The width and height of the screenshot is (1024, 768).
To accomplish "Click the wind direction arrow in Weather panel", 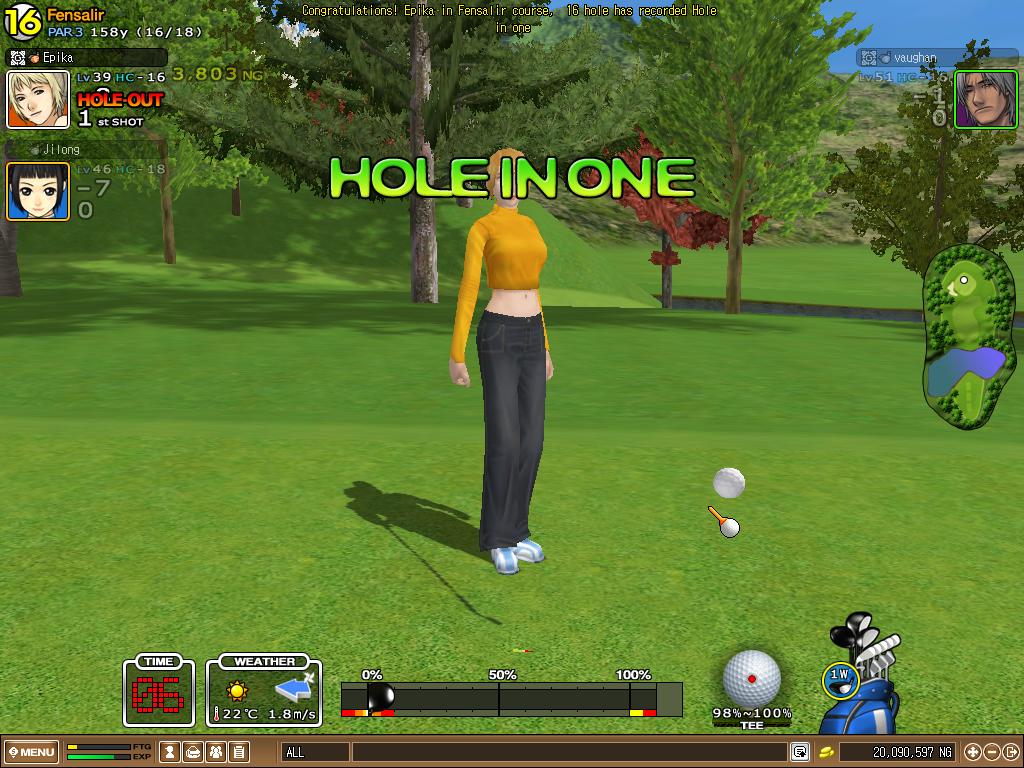I will (x=295, y=688).
